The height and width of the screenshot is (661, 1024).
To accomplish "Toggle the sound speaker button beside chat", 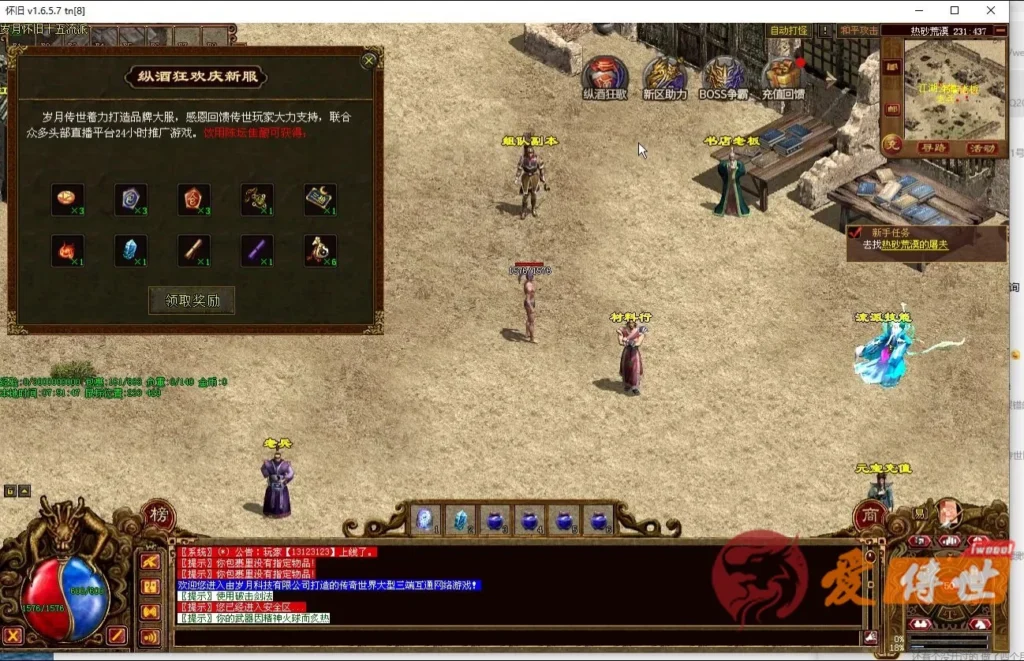I will tap(150, 636).
